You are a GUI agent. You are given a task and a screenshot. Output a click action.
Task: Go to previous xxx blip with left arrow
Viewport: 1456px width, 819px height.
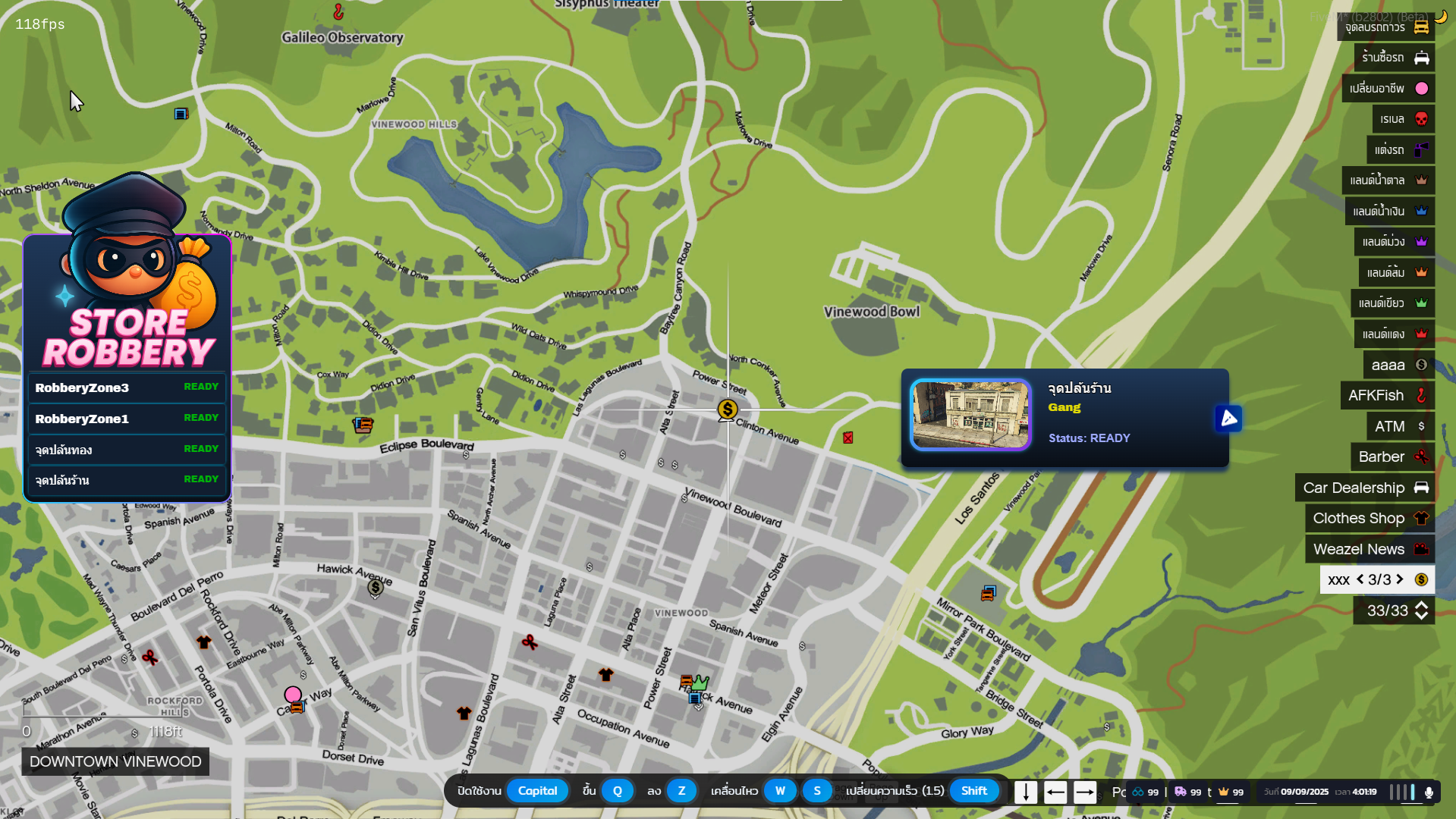pyautogui.click(x=1360, y=579)
